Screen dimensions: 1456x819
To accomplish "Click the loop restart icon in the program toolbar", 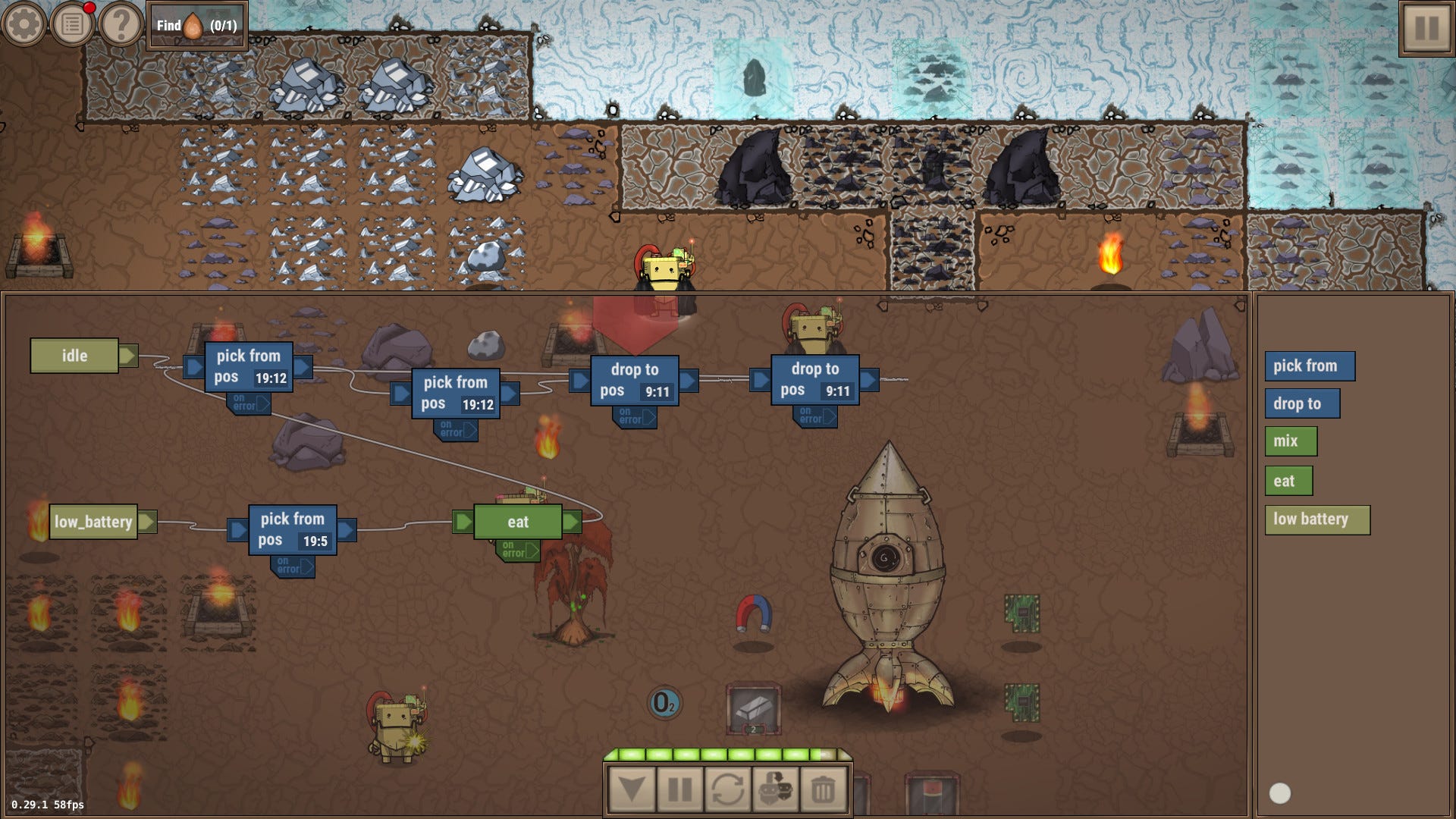I will 728,787.
